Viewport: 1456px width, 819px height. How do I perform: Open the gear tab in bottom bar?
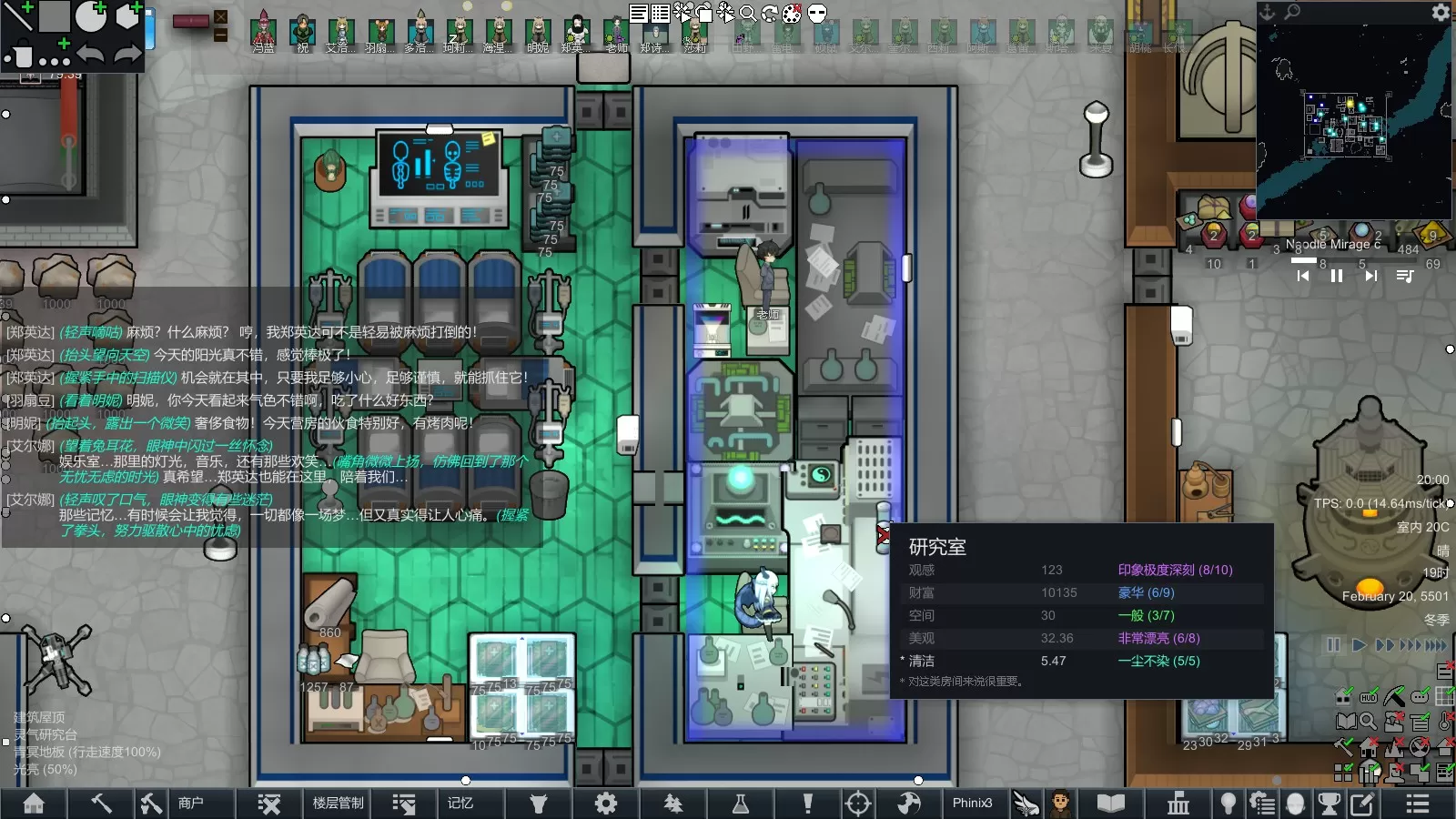pos(605,803)
